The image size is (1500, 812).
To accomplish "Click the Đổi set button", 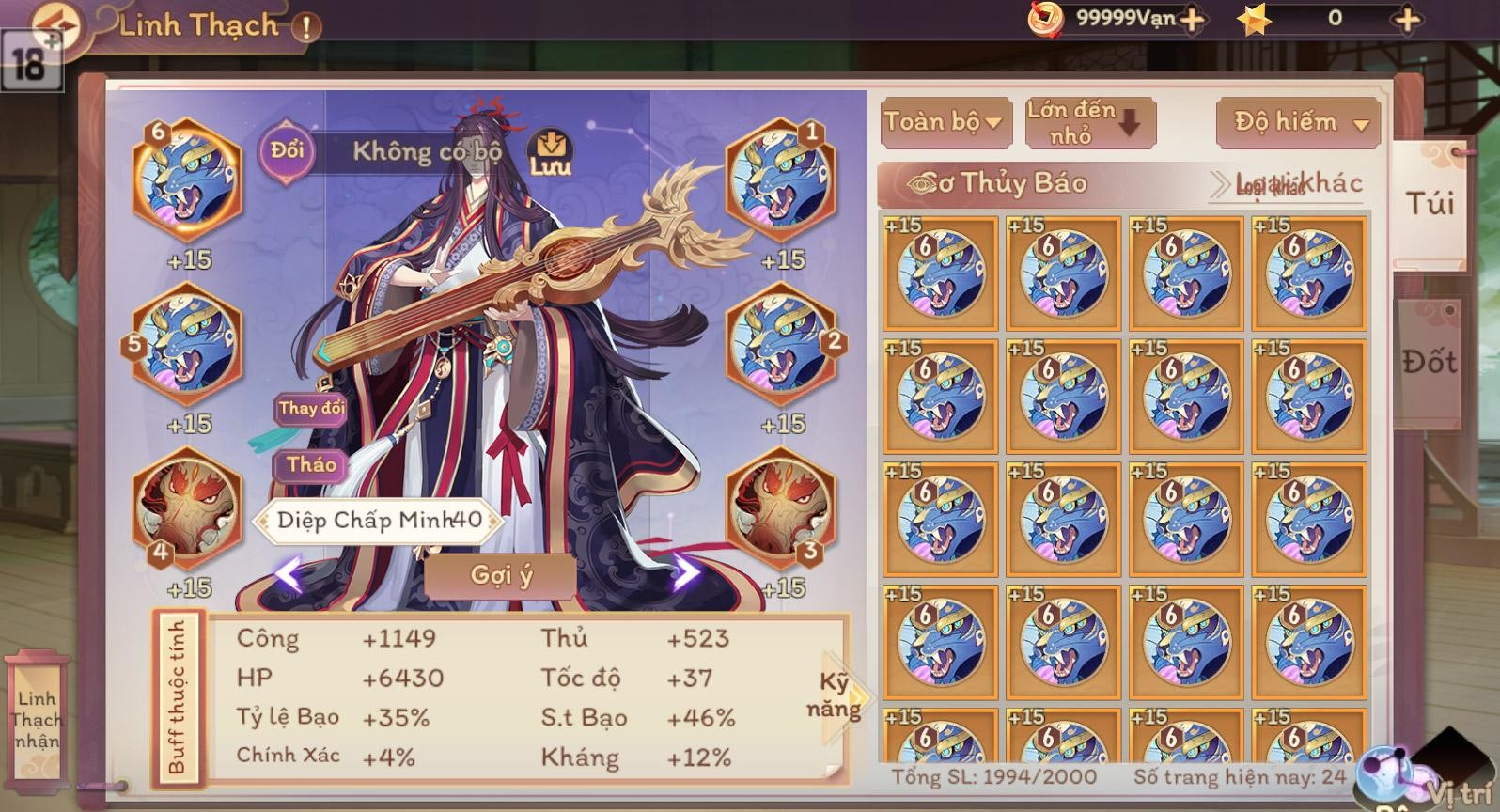I will (x=287, y=150).
